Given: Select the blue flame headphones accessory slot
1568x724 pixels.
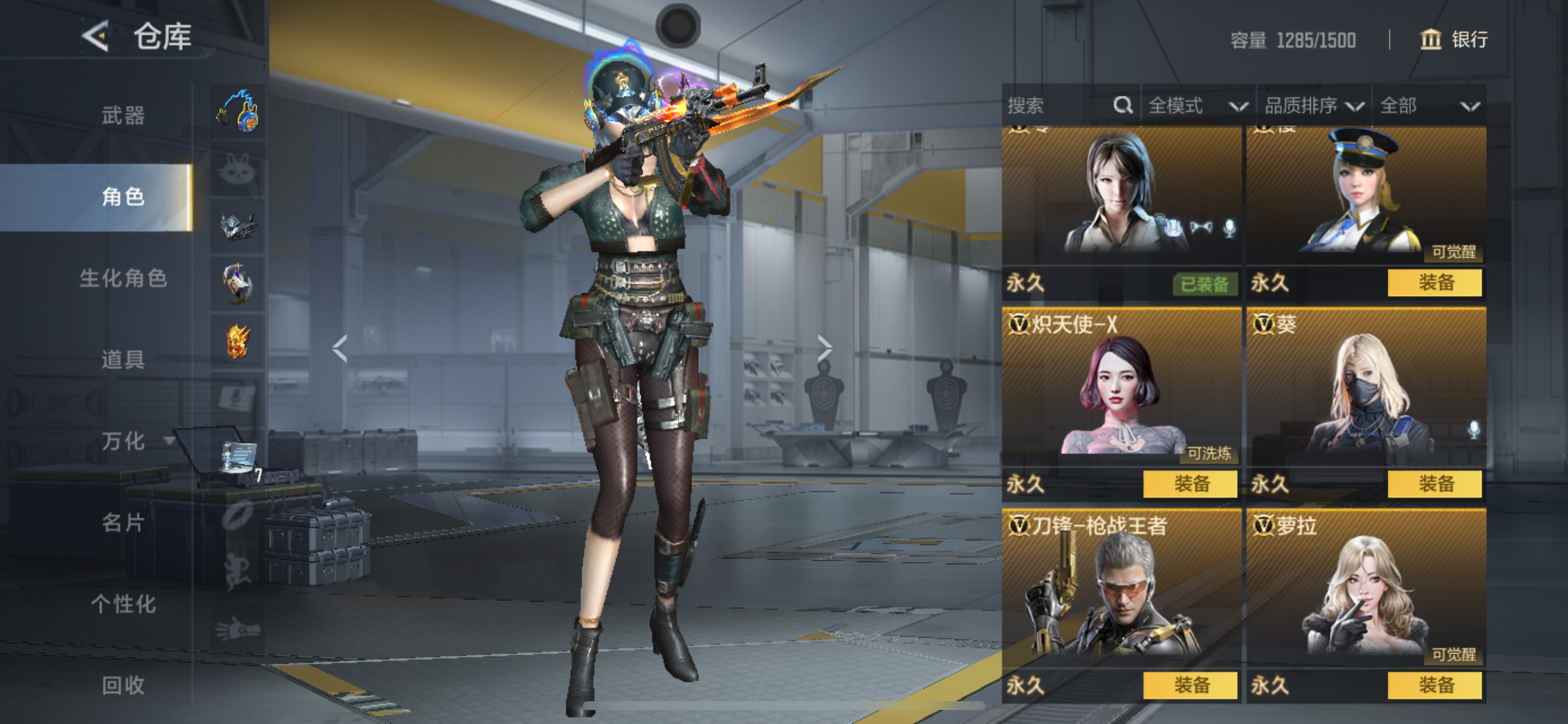Looking at the screenshot, I should (x=238, y=112).
